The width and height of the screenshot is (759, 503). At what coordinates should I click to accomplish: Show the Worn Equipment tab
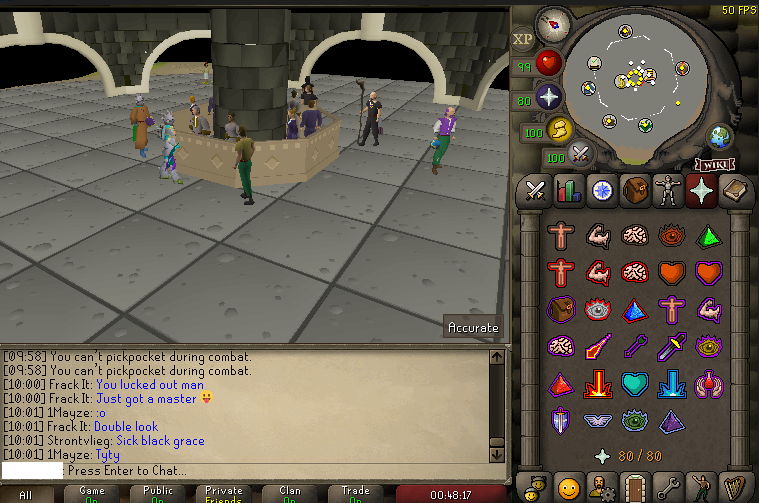click(667, 190)
